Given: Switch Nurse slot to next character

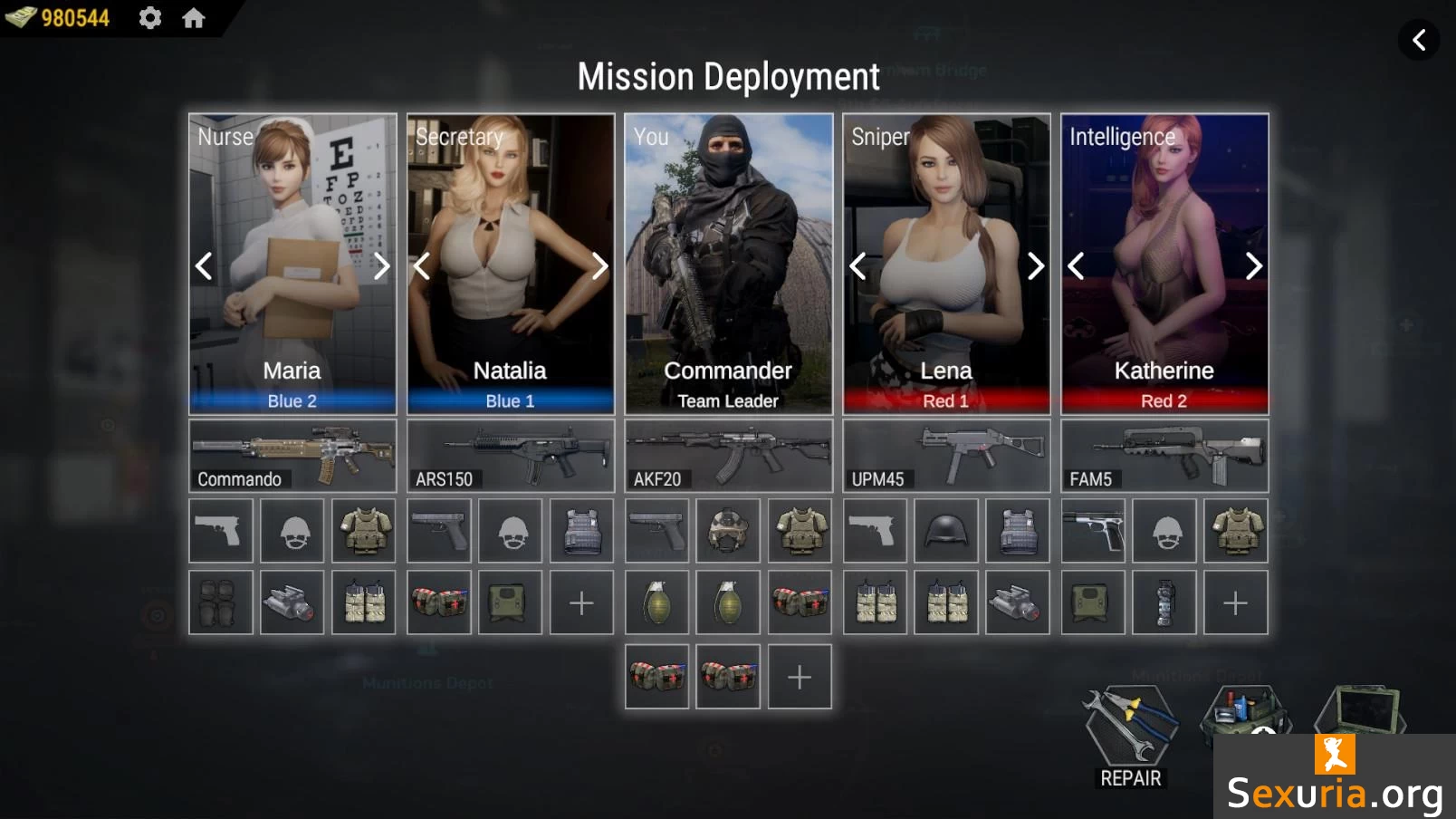Looking at the screenshot, I should (381, 265).
